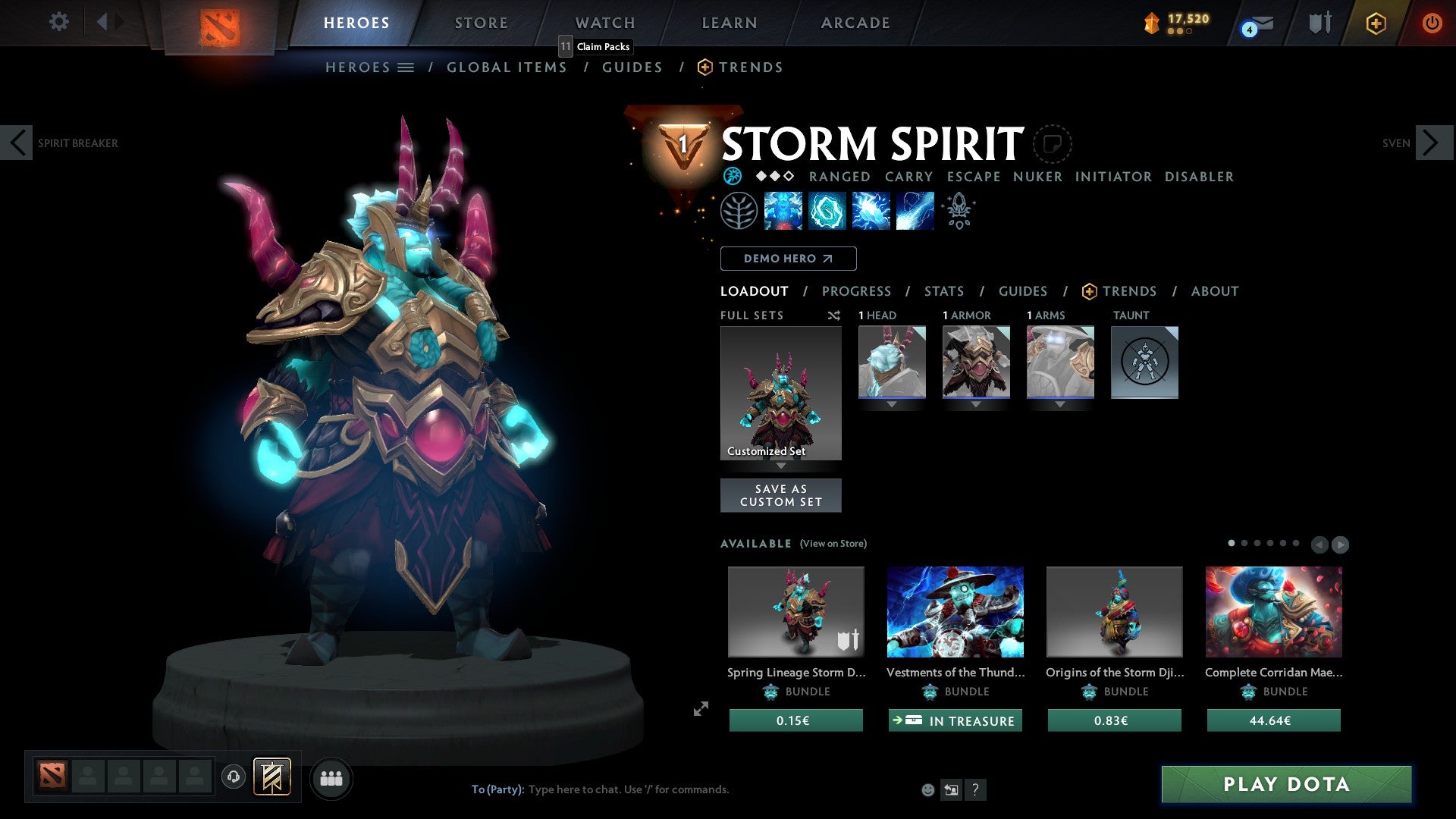Image resolution: width=1456 pixels, height=819 pixels.
Task: Expand the hamburger menu next to HEROES breadcrumb
Action: [x=406, y=67]
